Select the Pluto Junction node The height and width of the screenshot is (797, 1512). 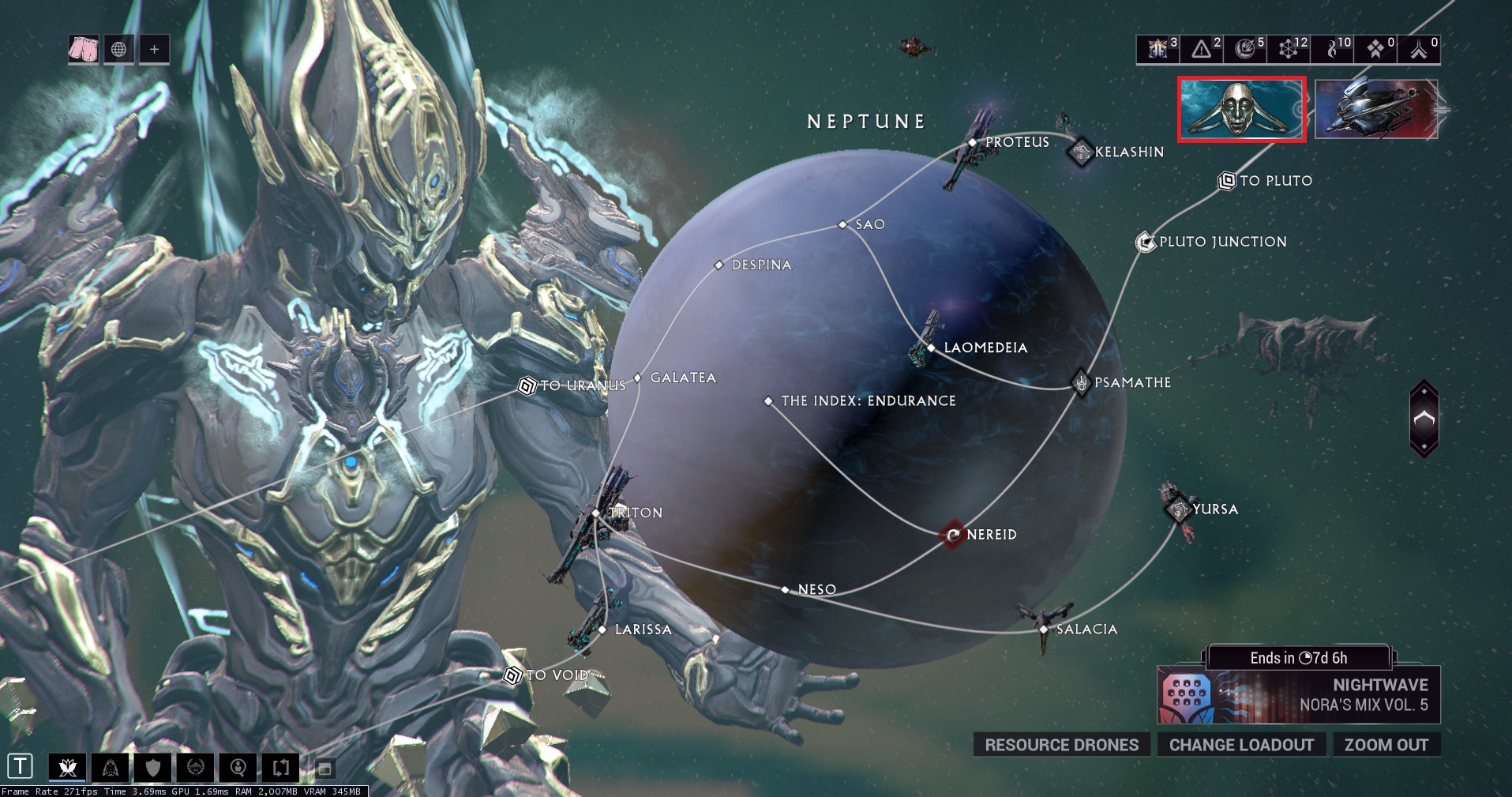pos(1145,242)
